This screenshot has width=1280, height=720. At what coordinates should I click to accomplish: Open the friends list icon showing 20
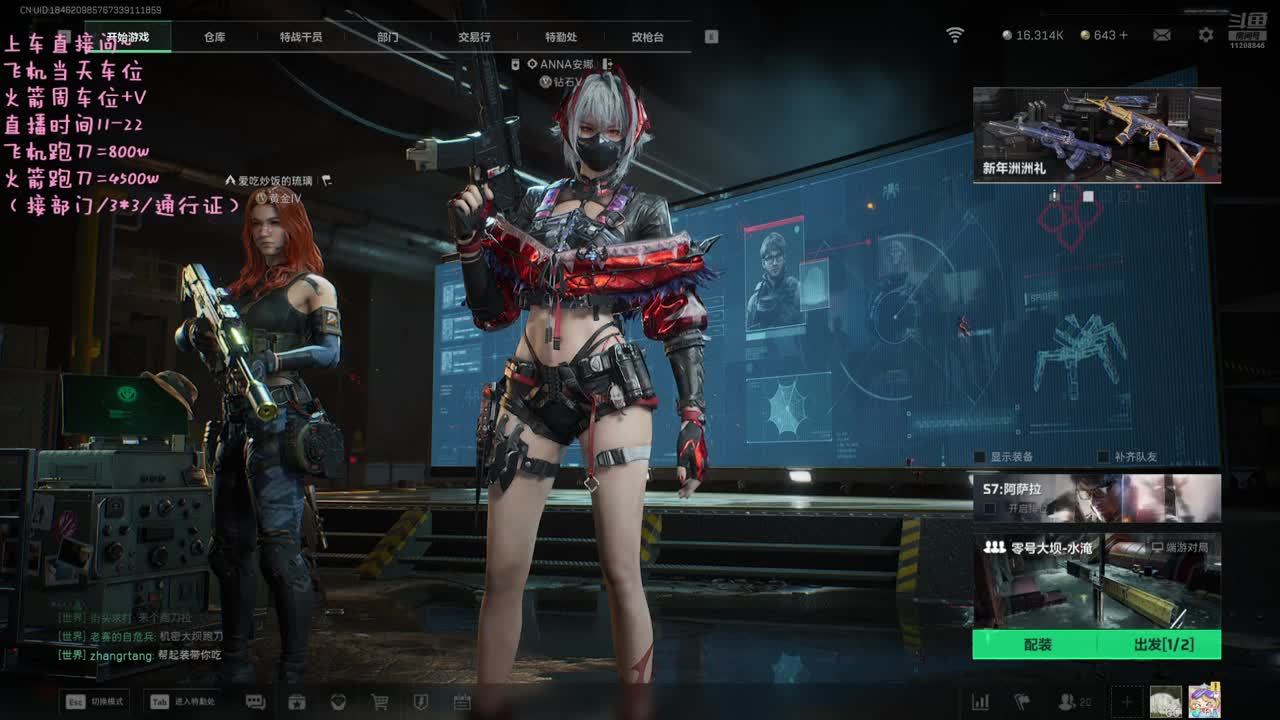coord(1074,702)
